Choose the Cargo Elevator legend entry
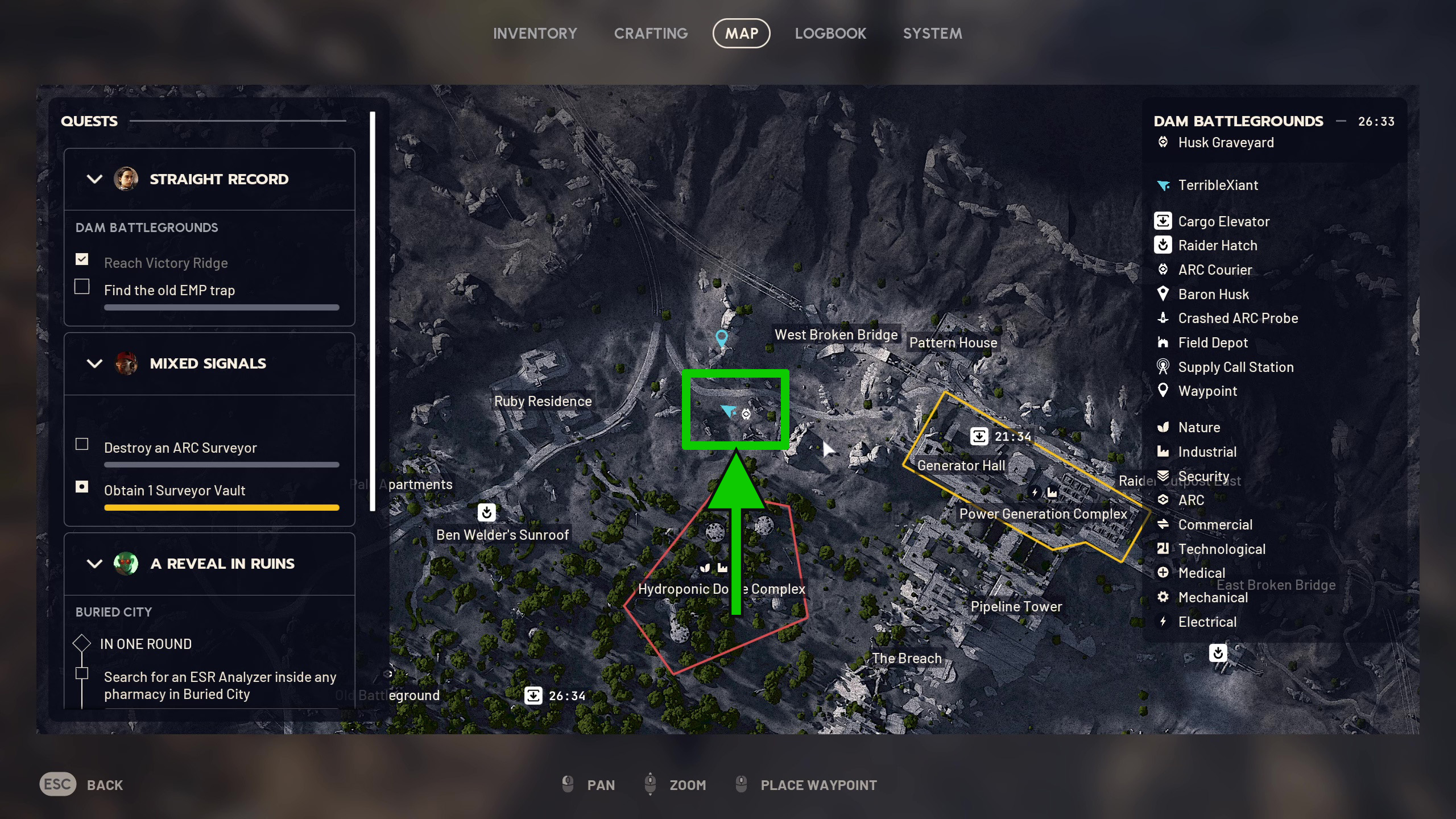 pyautogui.click(x=1223, y=221)
